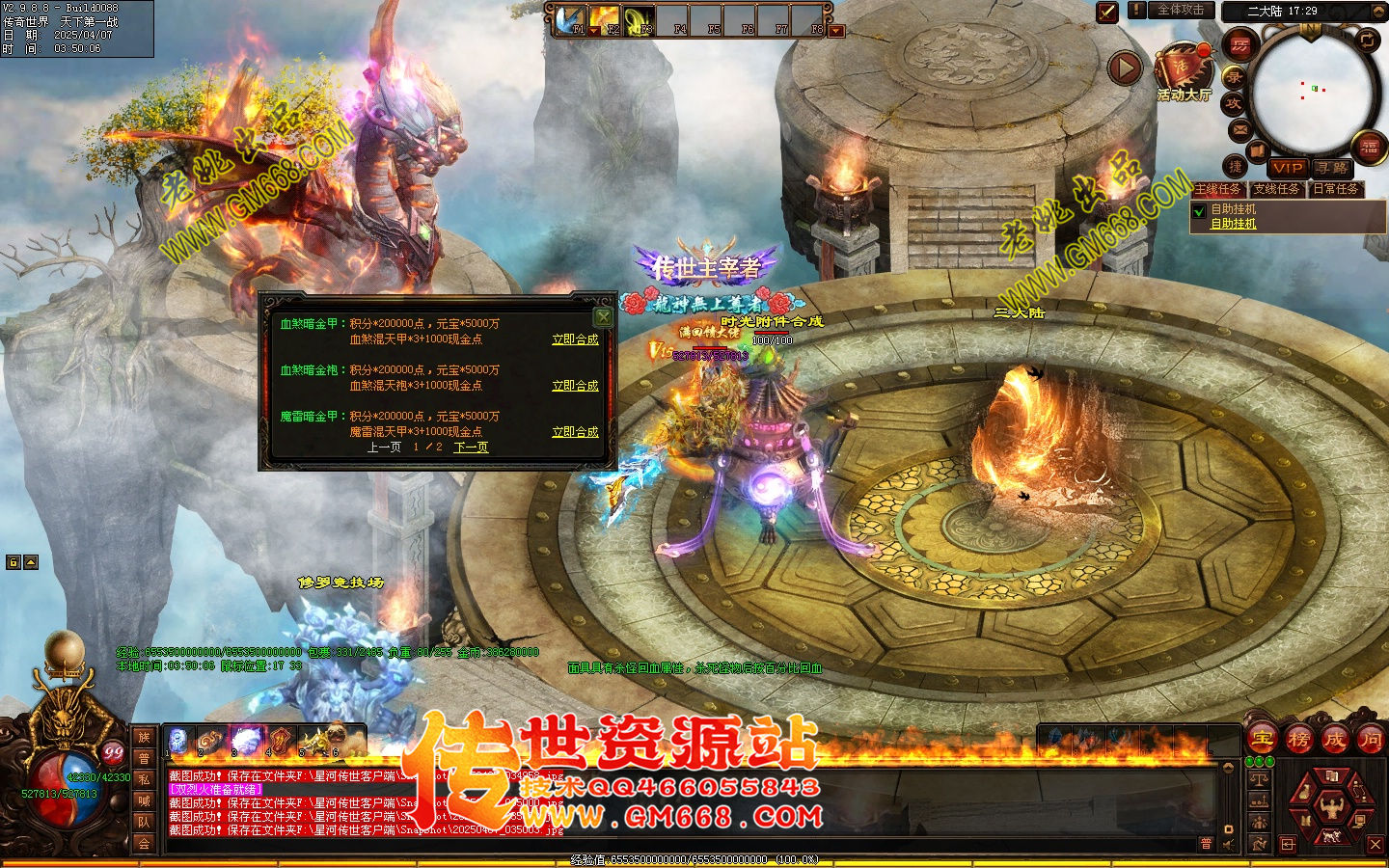Go to next page via 下一页
The image size is (1389, 868).
coord(471,448)
